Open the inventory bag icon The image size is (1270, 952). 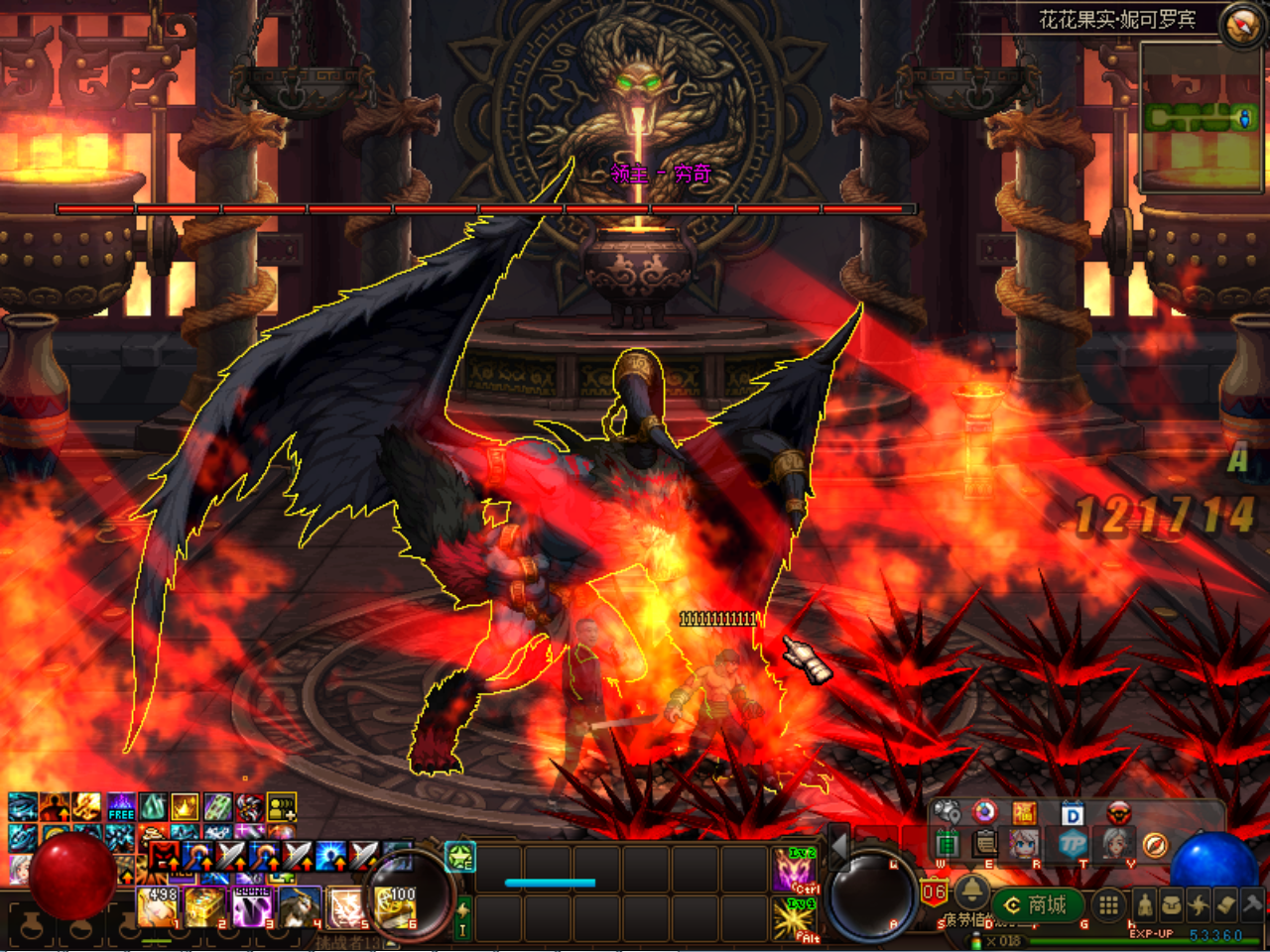click(x=1172, y=904)
